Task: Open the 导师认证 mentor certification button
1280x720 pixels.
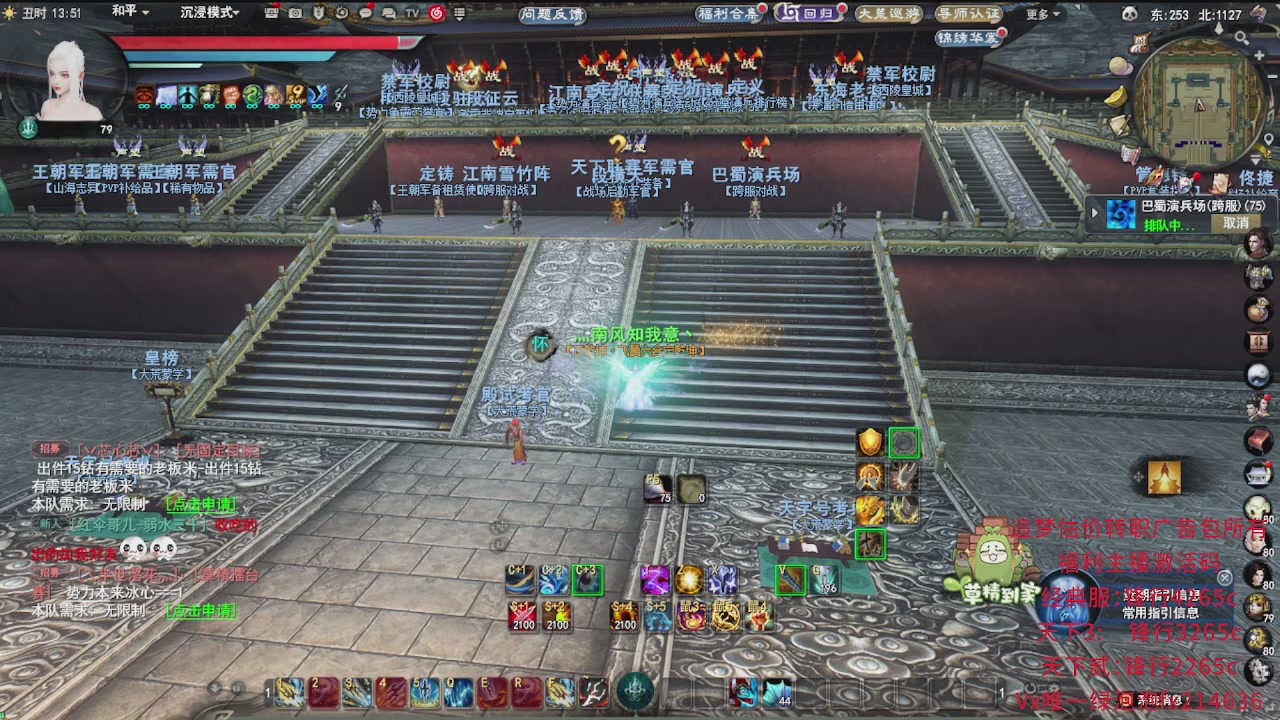Action: tap(968, 13)
